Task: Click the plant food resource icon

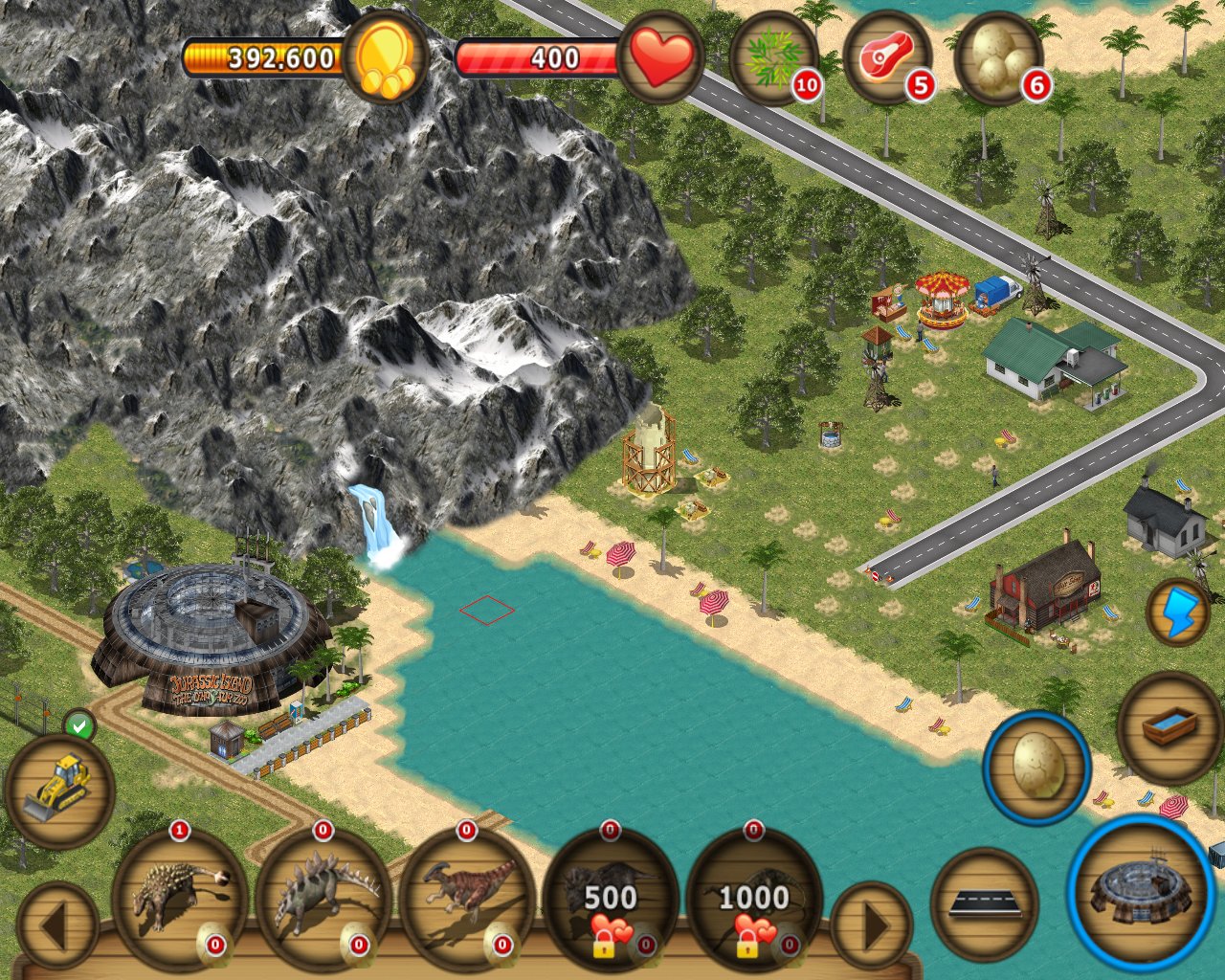Action: coord(774,58)
